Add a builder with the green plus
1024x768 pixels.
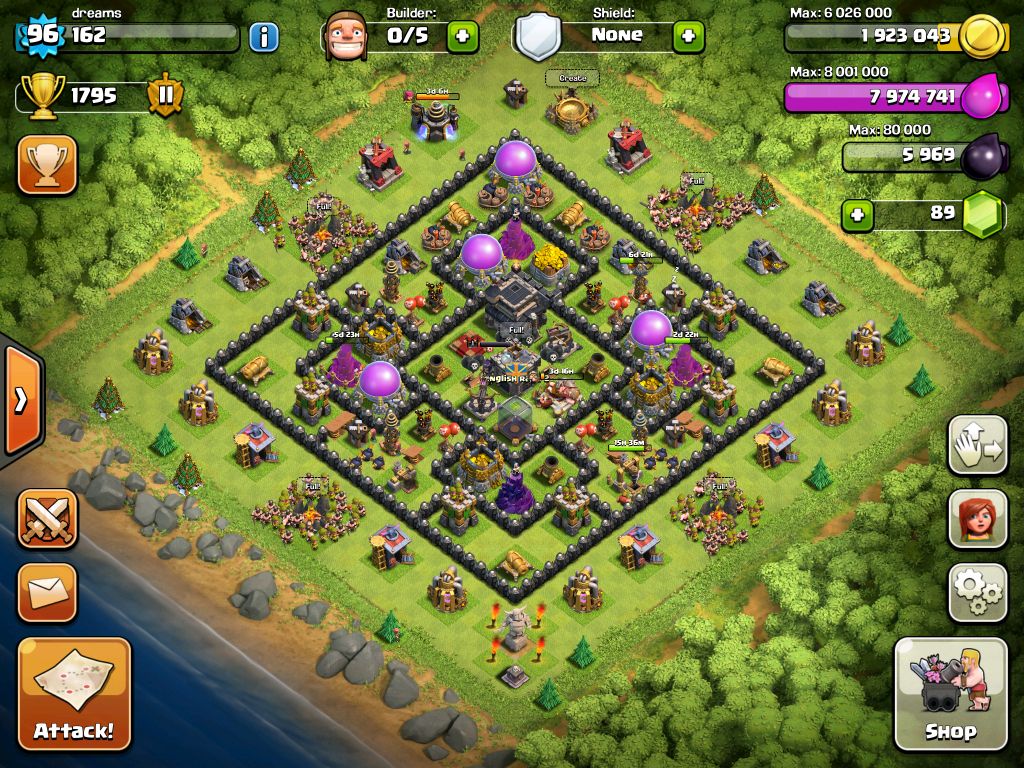click(462, 37)
